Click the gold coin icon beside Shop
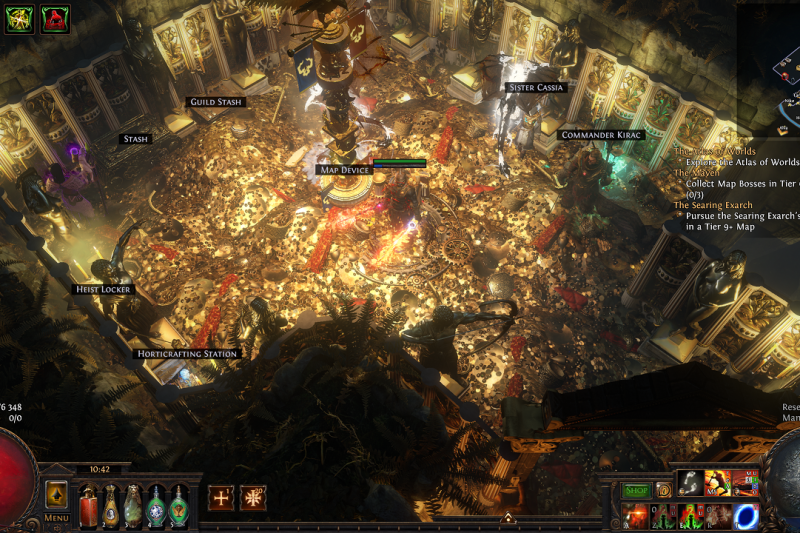800x533 pixels. (662, 490)
